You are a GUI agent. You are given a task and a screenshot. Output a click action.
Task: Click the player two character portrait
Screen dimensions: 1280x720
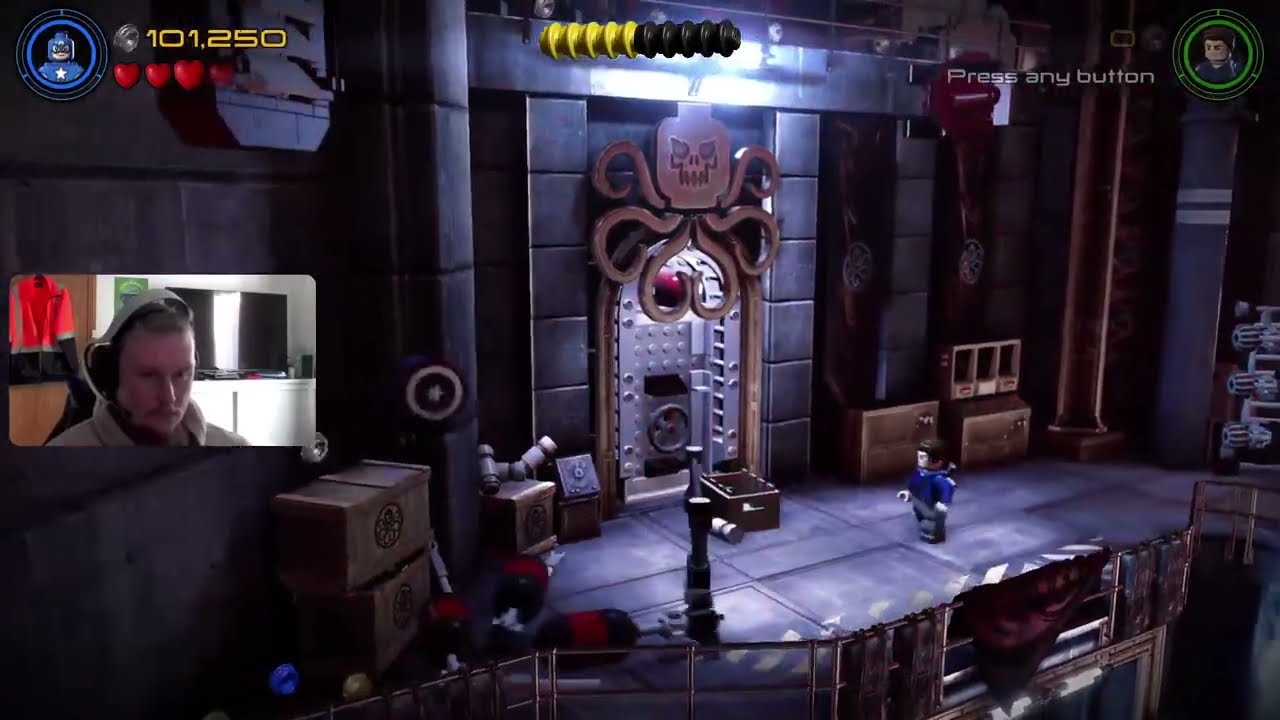tap(1217, 54)
